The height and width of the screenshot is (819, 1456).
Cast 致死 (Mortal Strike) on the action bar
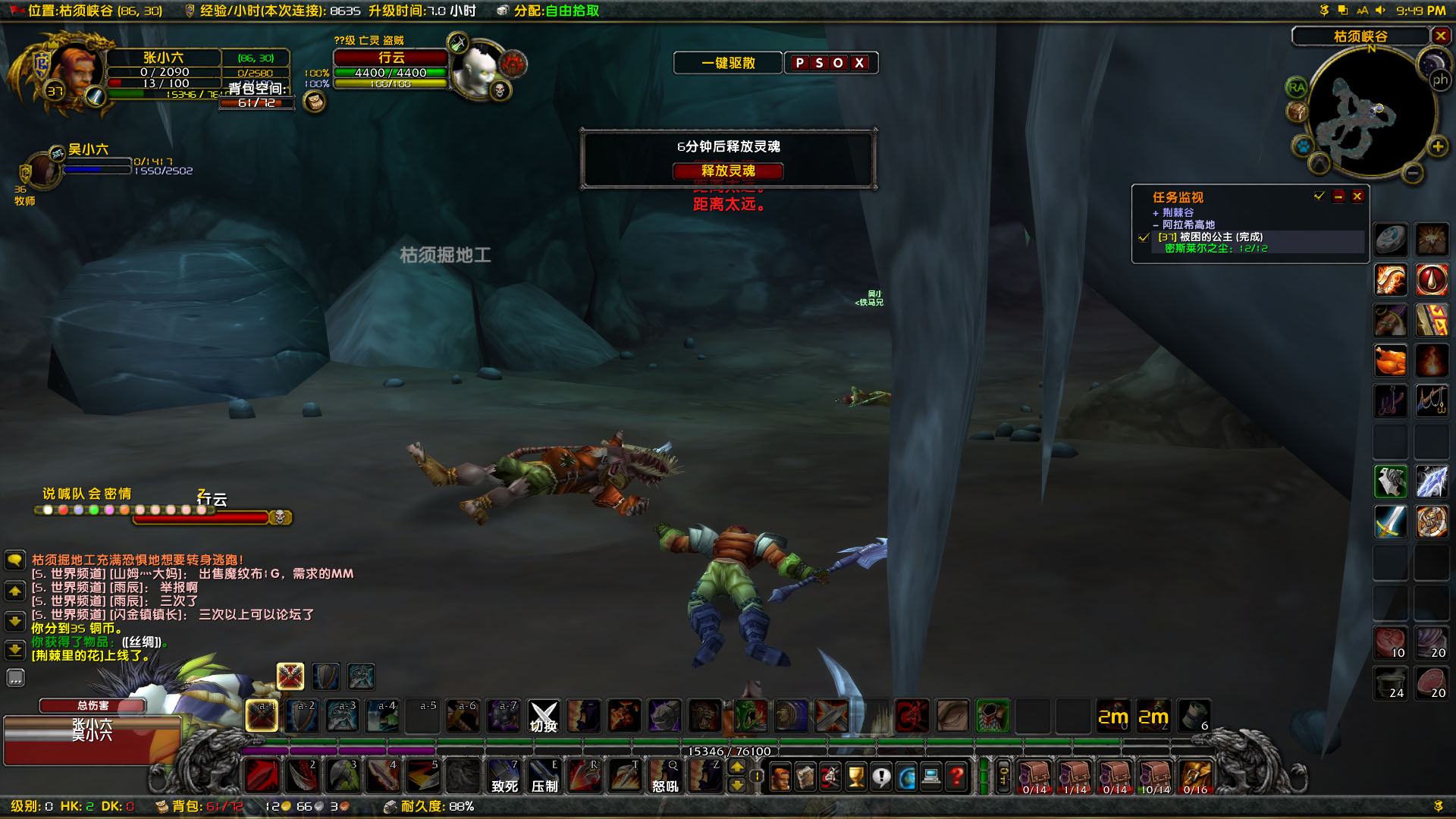tap(504, 776)
